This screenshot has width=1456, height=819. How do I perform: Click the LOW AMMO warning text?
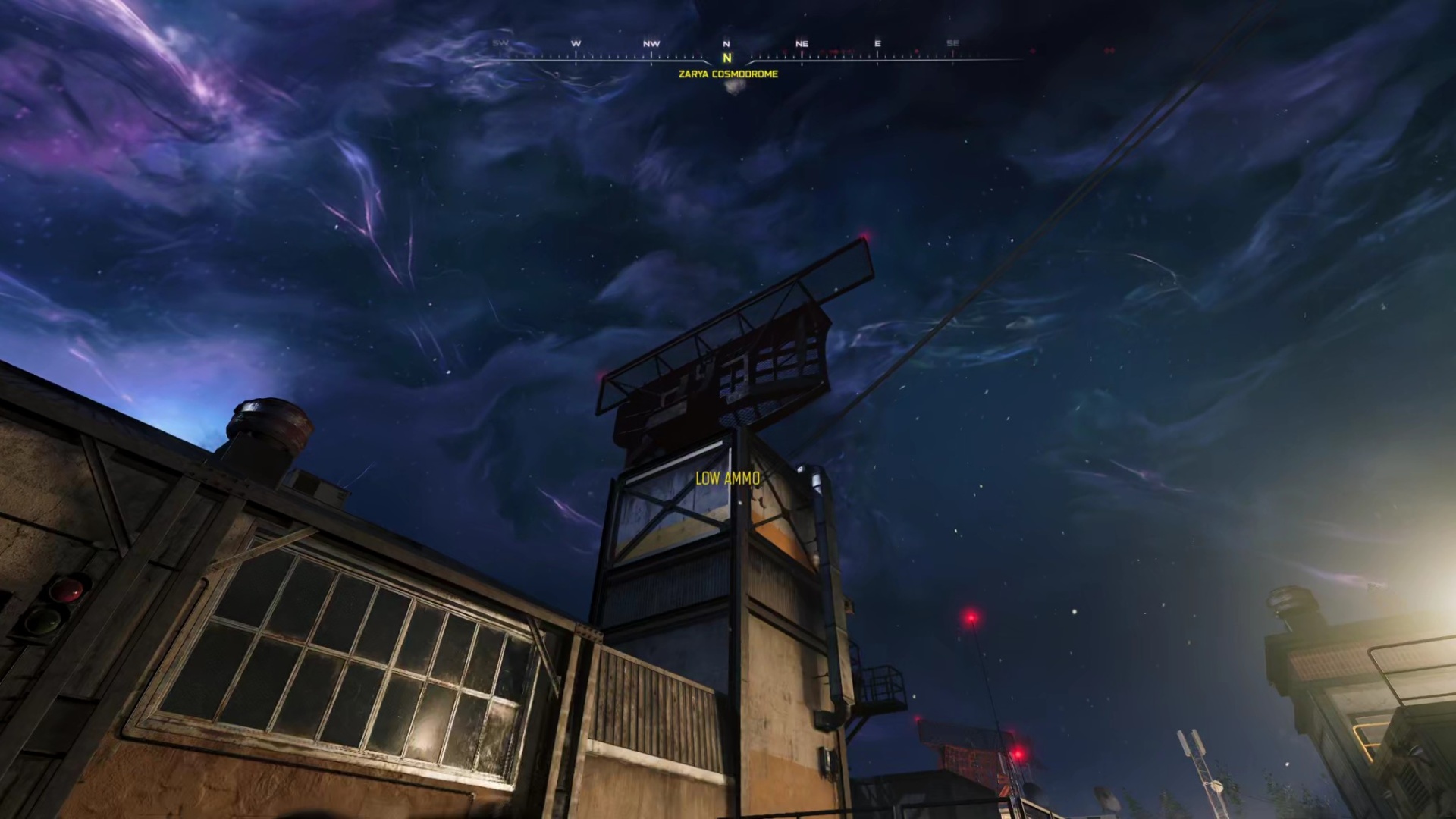[726, 479]
